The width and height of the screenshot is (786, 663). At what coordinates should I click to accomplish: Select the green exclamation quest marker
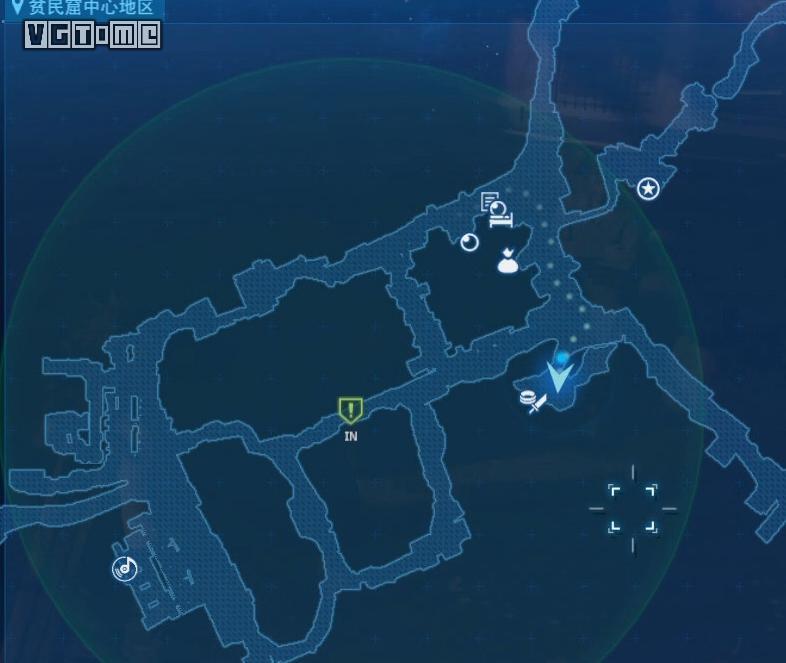click(x=350, y=409)
